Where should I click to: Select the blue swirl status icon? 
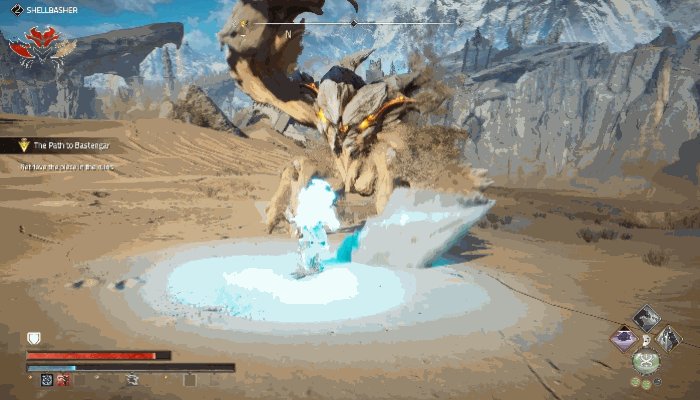(46, 380)
